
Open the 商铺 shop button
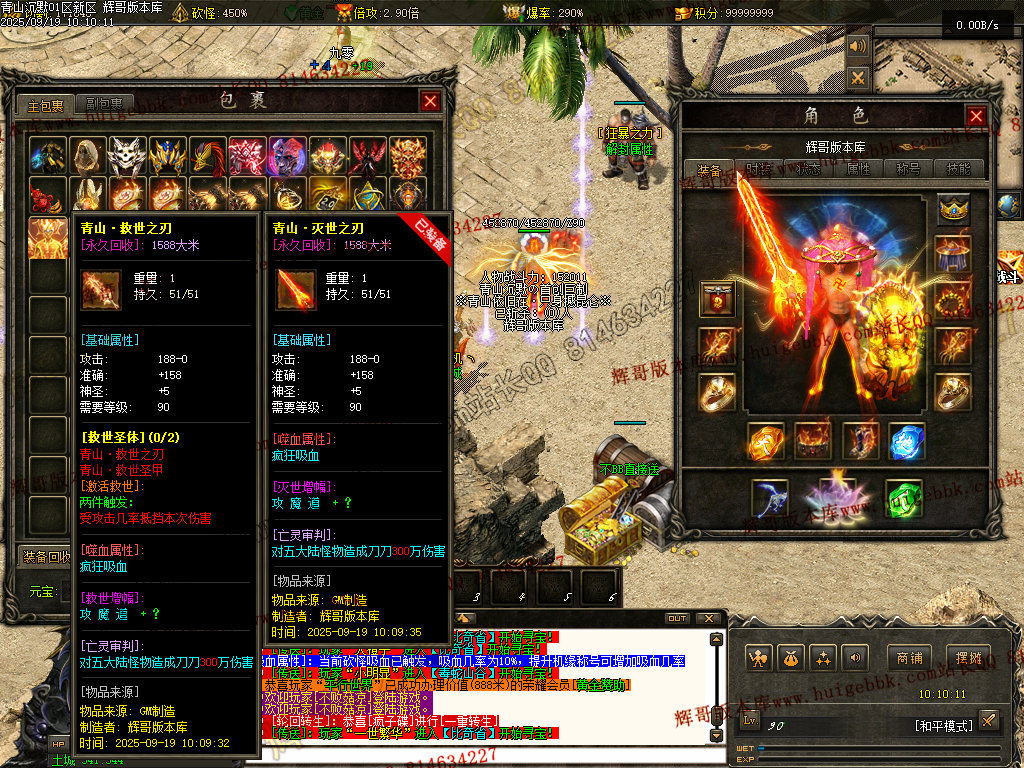[909, 658]
